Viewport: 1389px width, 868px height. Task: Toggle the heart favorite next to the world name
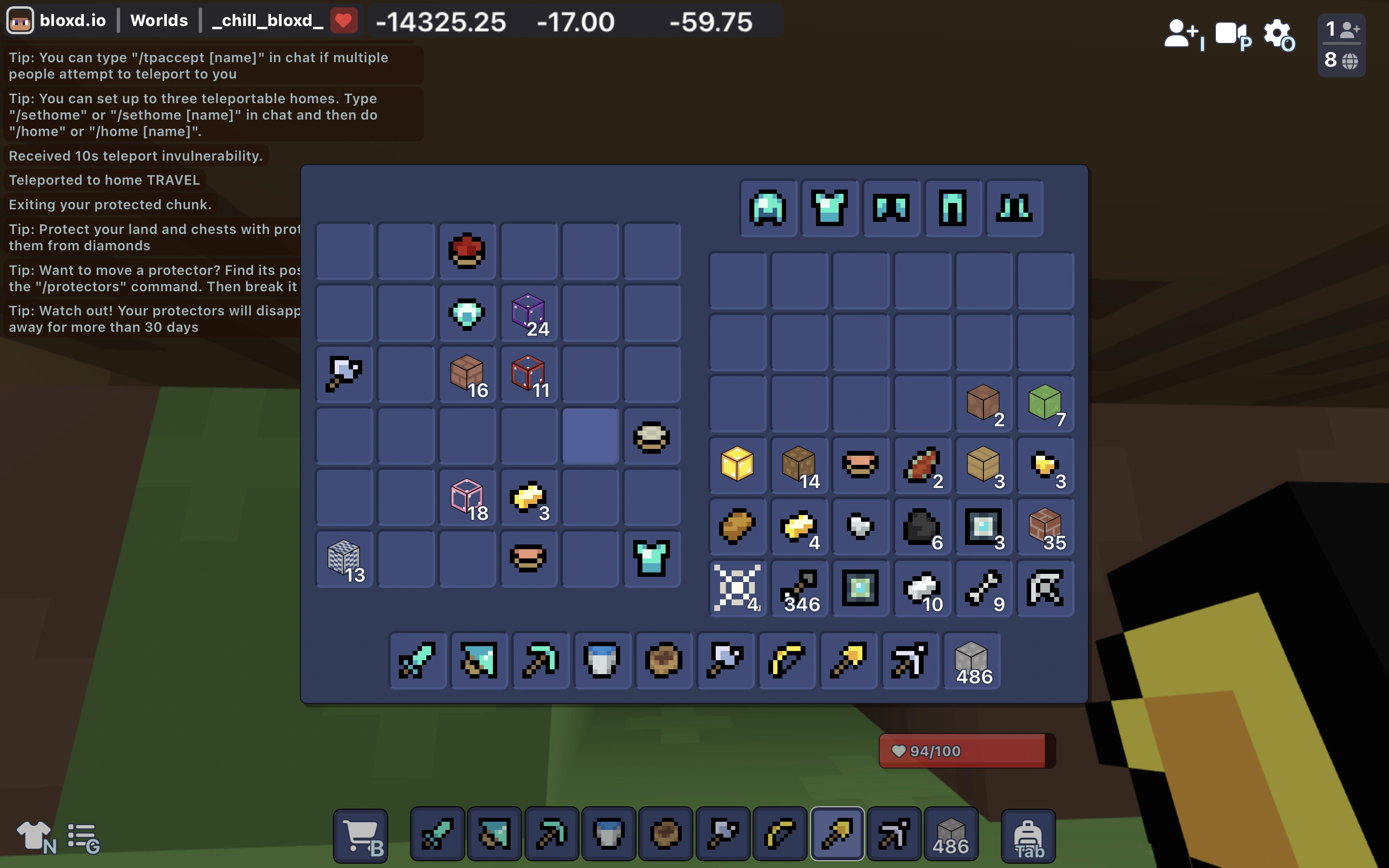click(x=344, y=20)
